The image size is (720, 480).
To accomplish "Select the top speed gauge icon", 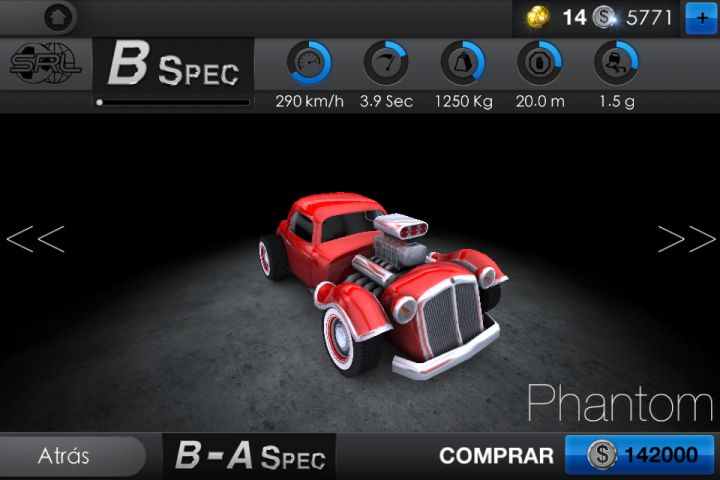I will coord(308,64).
